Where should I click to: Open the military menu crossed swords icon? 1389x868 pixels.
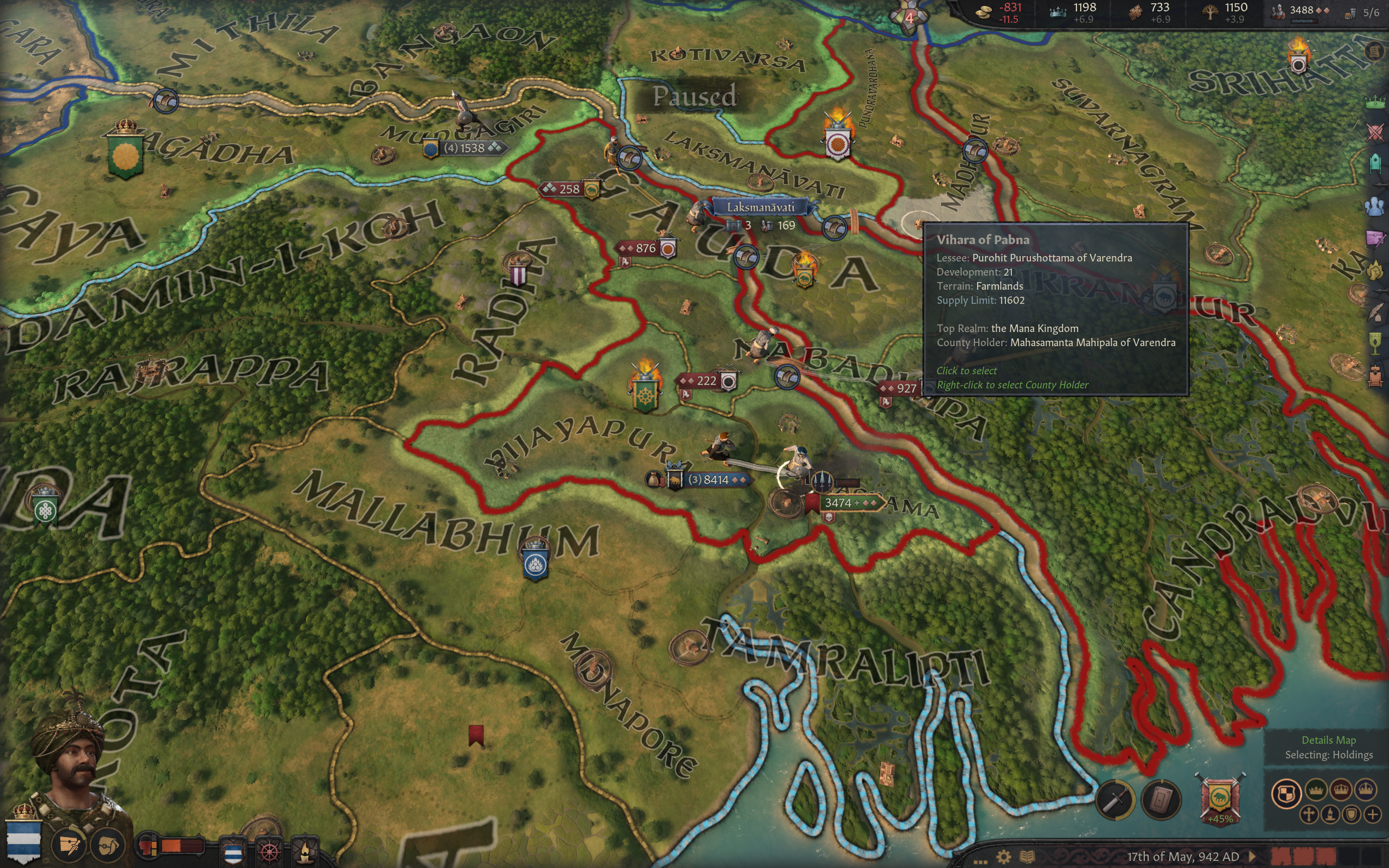point(1375,133)
